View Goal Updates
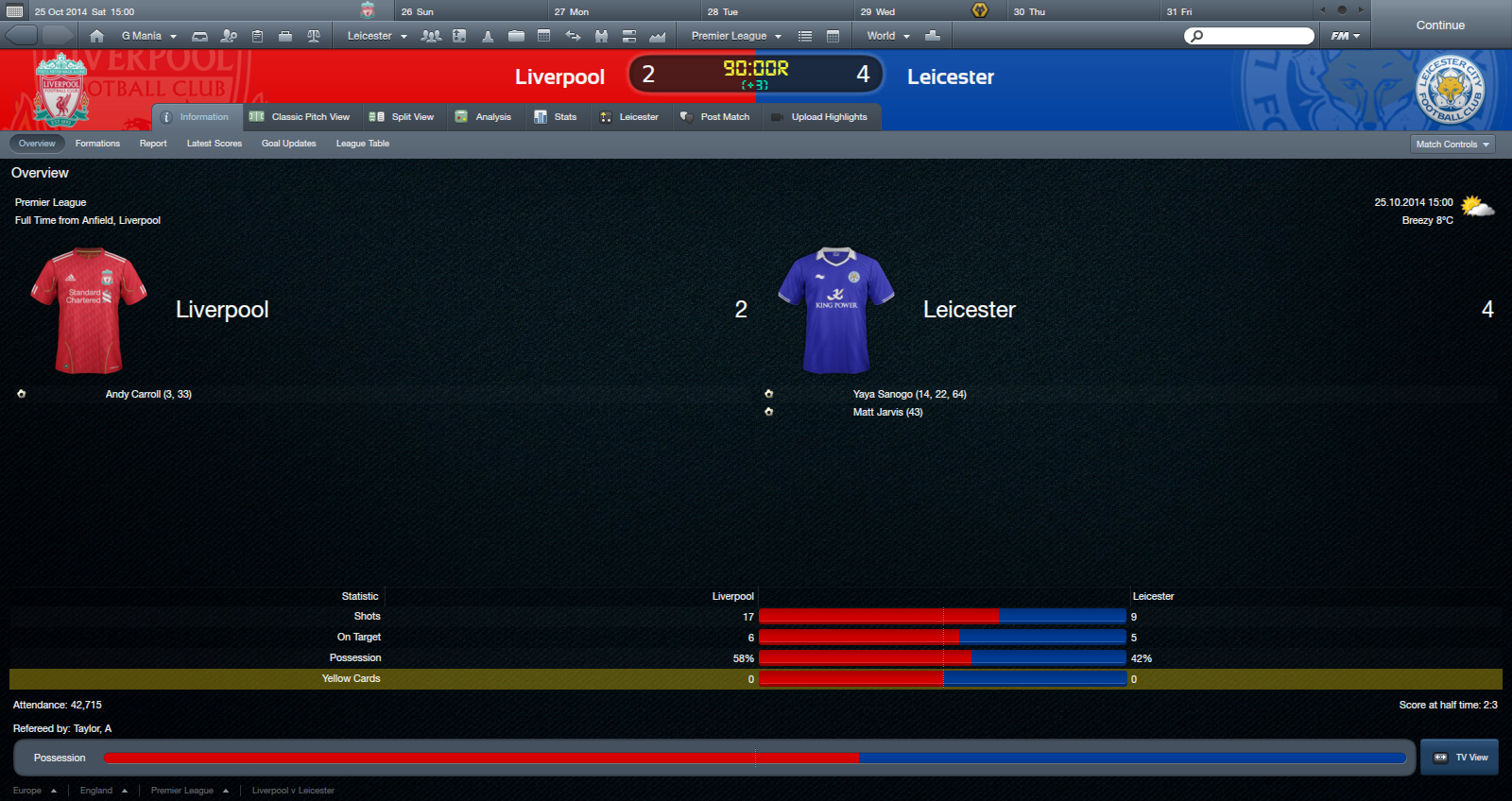 (288, 144)
